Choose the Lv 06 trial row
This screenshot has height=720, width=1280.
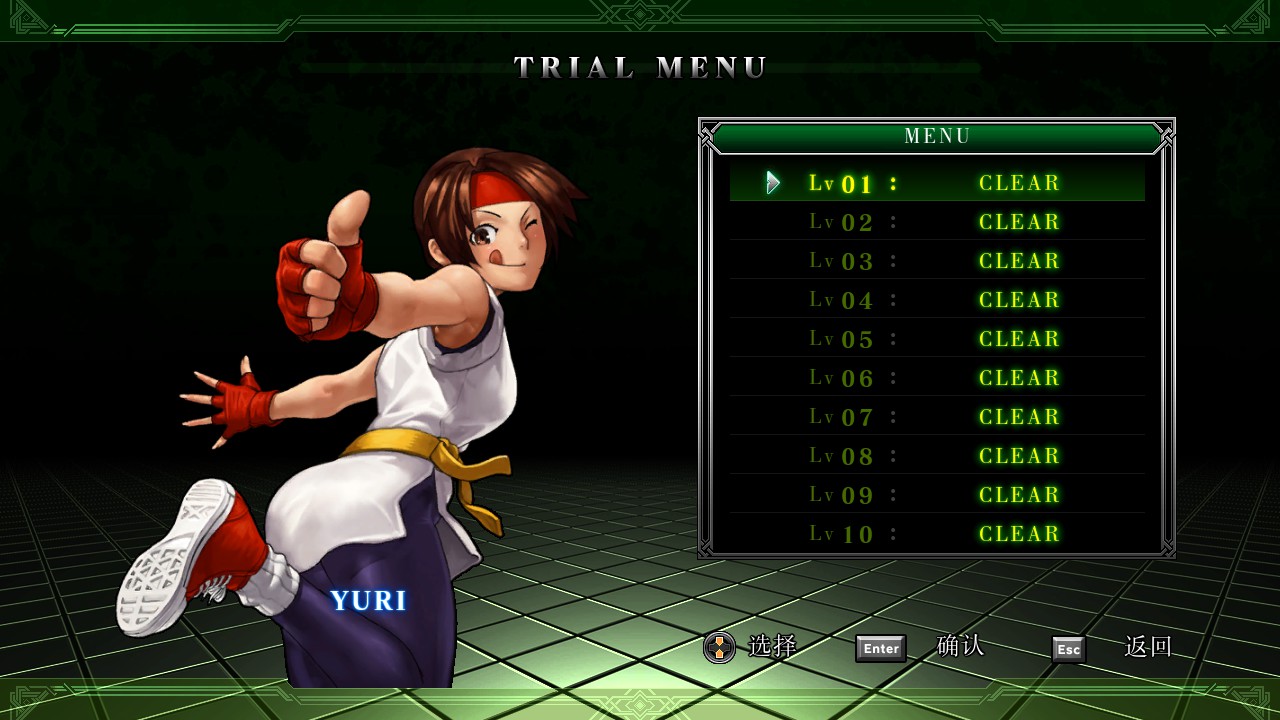click(x=936, y=378)
